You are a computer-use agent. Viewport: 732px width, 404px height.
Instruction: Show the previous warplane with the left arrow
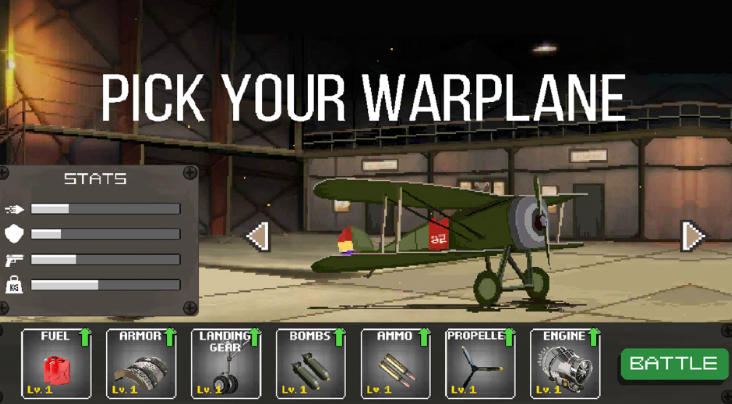pos(258,236)
